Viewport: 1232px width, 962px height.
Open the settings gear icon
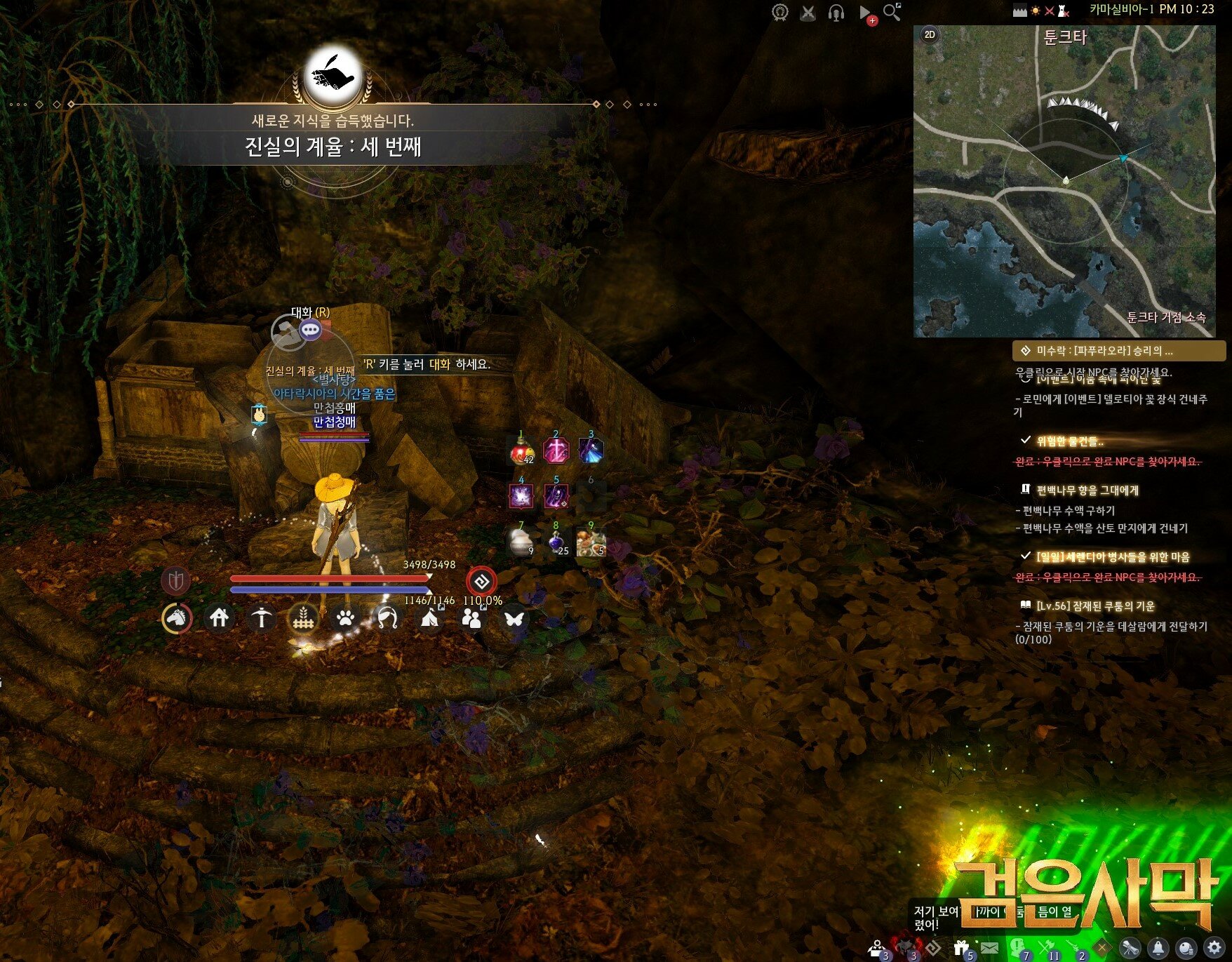click(x=1214, y=947)
